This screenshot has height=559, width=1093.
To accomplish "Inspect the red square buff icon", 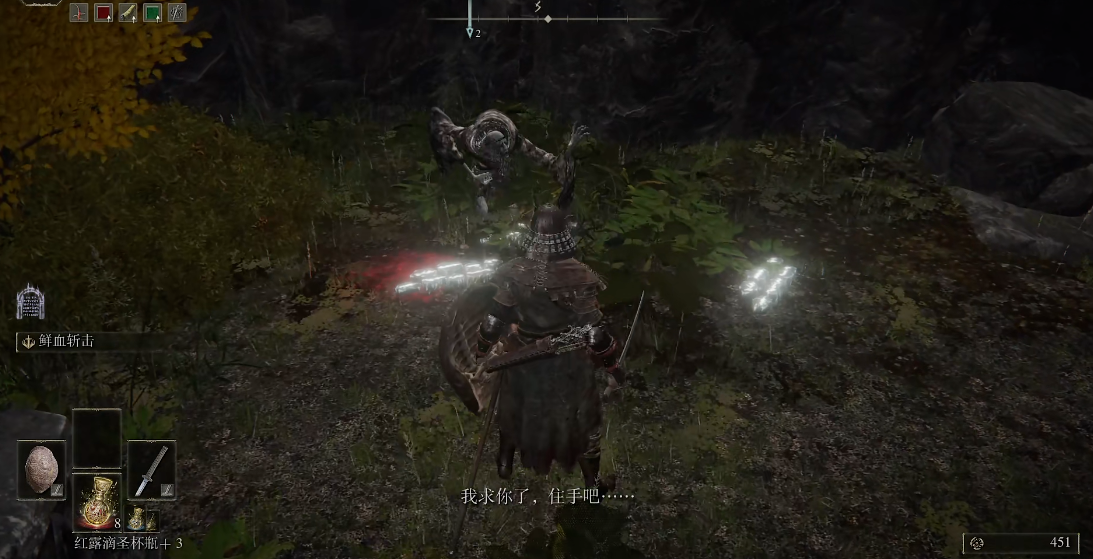I will (104, 13).
